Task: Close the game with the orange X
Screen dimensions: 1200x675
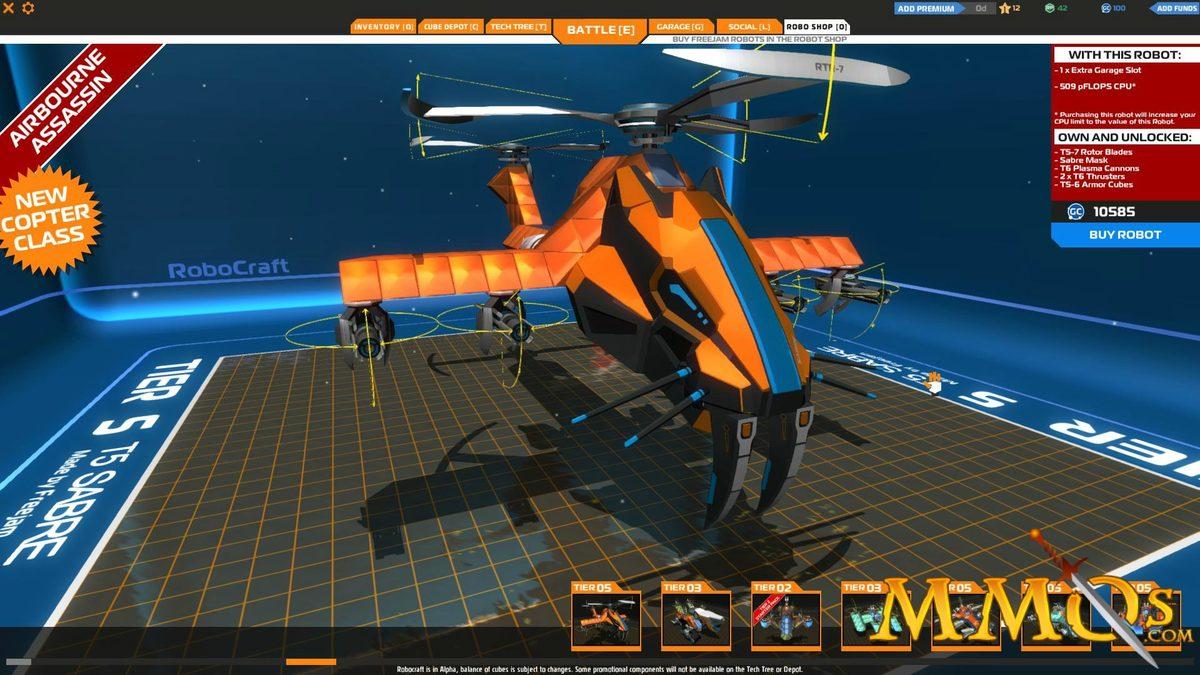Action: pos(8,8)
